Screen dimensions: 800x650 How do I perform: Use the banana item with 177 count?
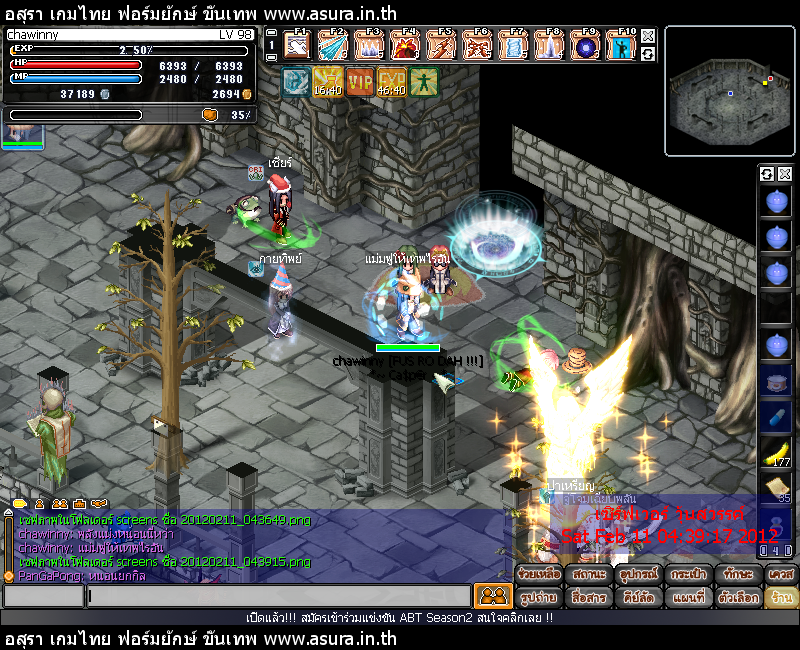point(776,452)
